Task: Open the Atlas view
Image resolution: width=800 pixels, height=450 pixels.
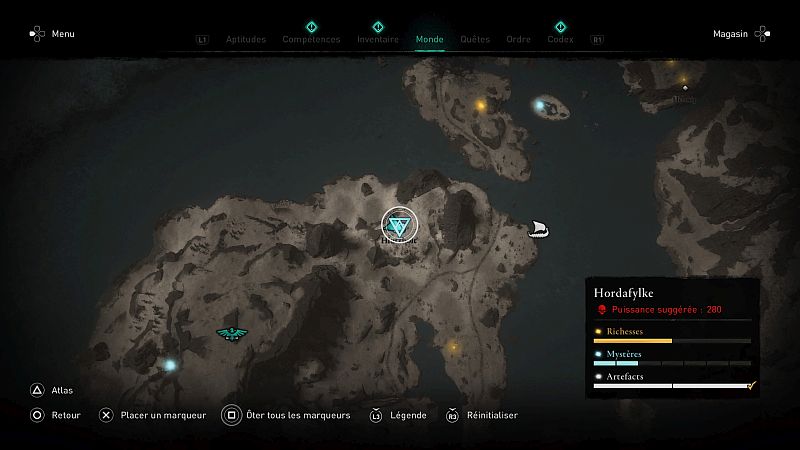Action: (x=51, y=391)
